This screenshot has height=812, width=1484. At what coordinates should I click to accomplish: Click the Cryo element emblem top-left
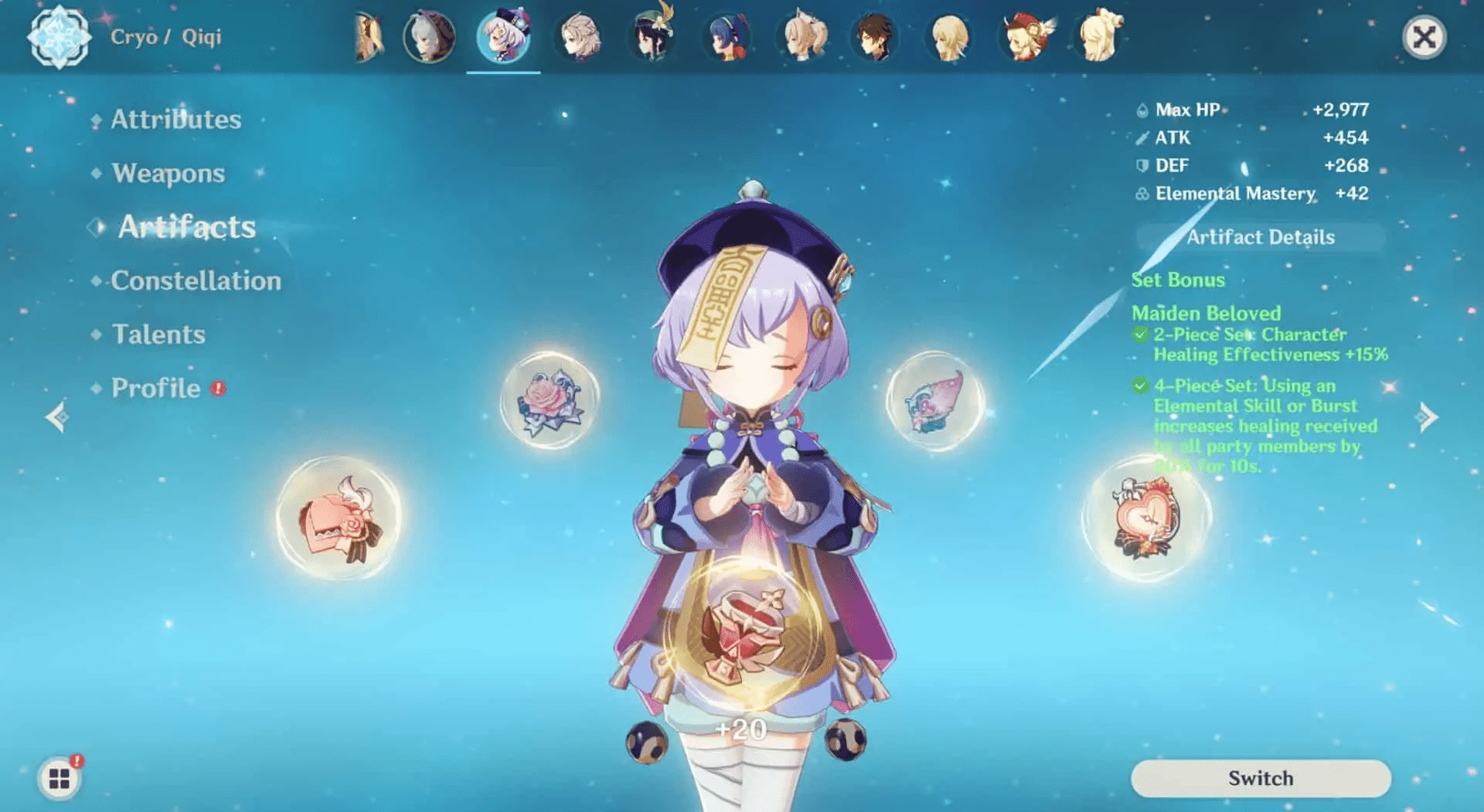60,36
